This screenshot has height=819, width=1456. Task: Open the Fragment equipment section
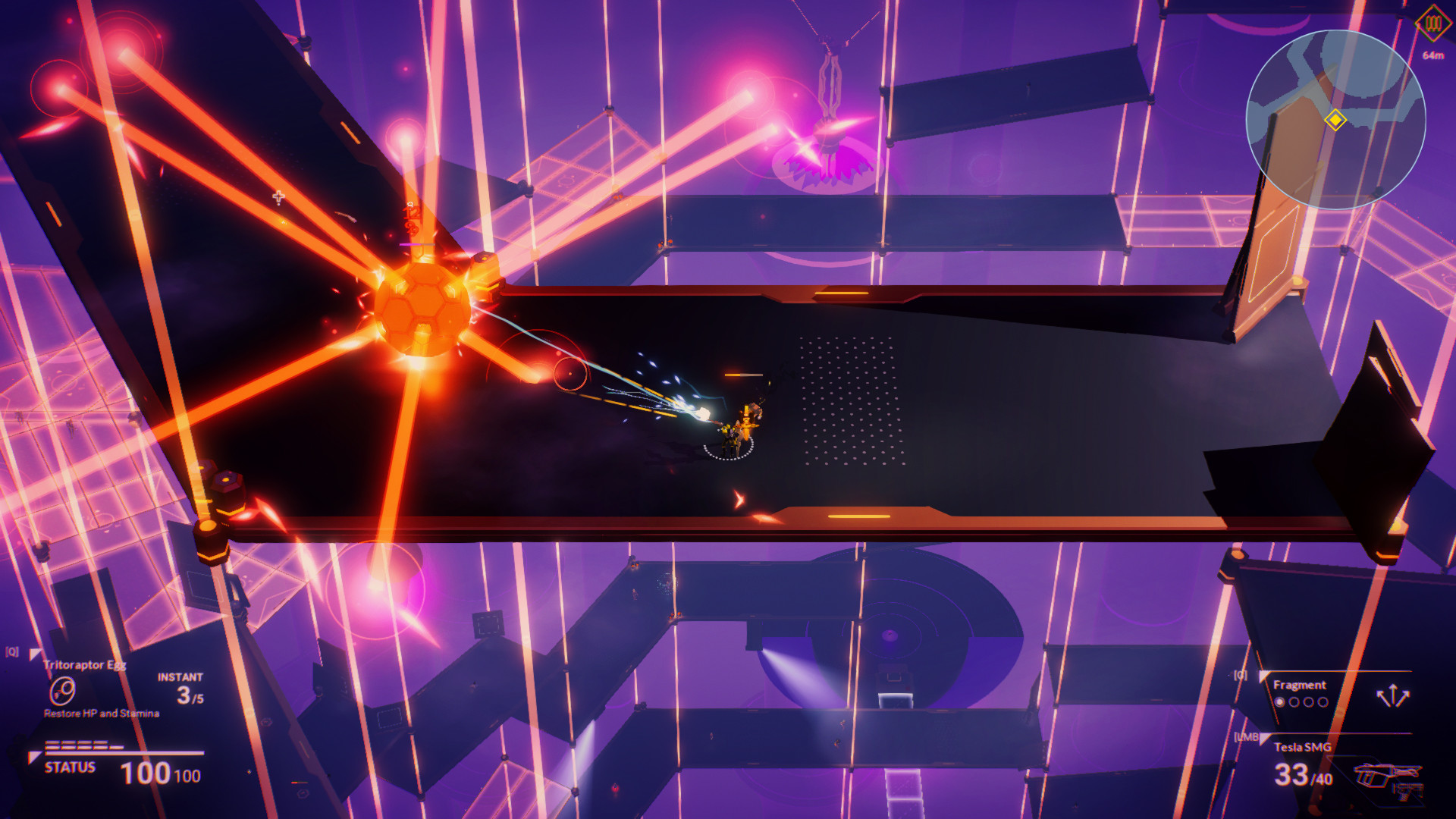pos(1300,685)
